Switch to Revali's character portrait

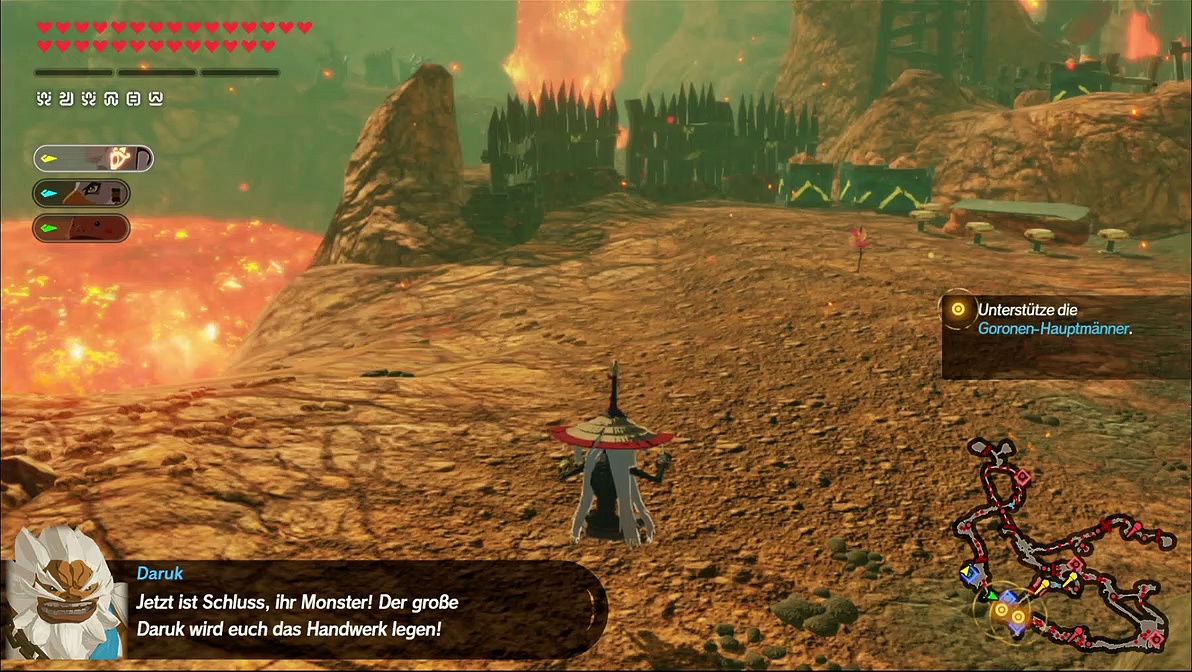coord(82,193)
